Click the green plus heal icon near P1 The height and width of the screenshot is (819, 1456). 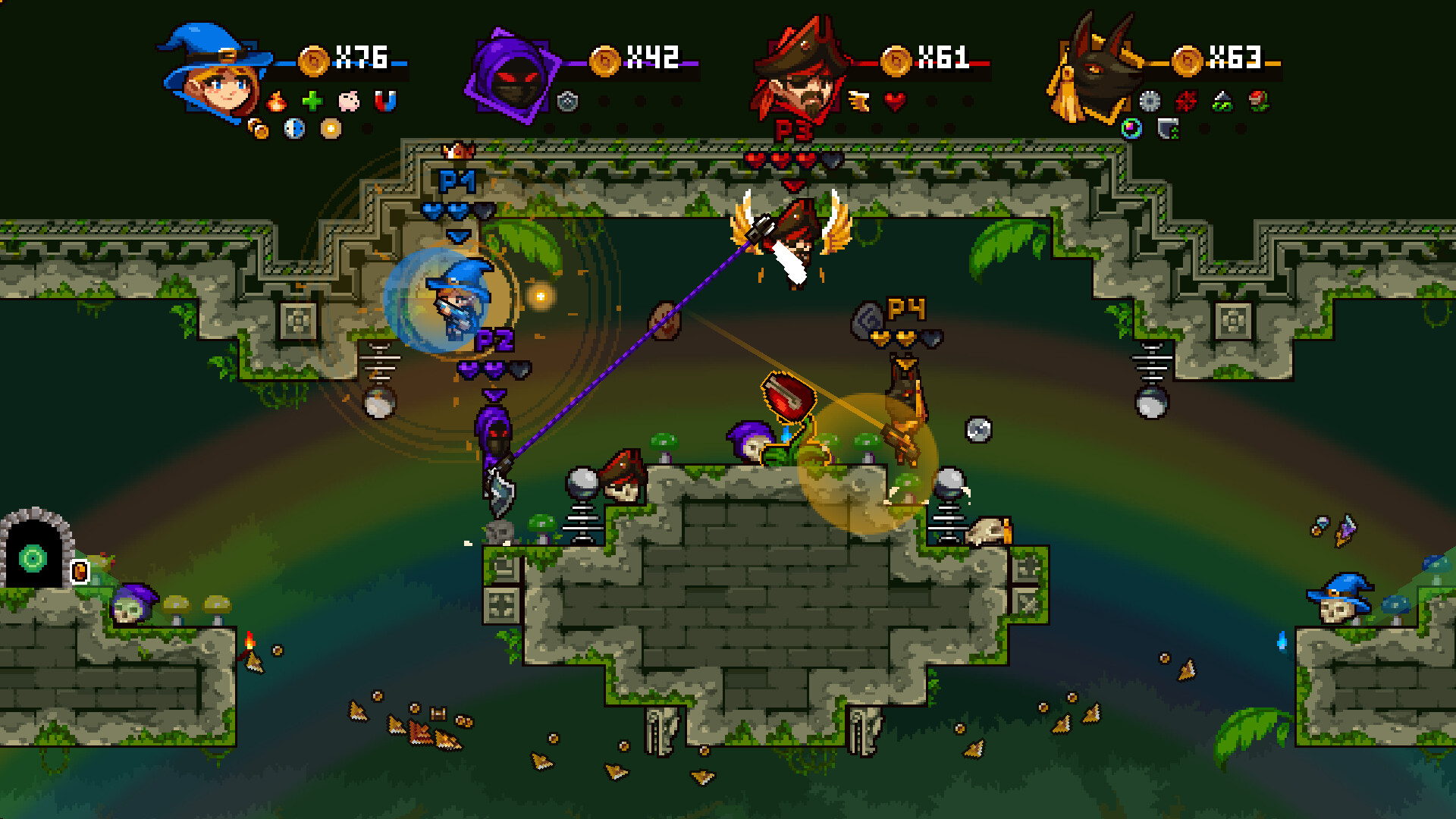click(x=312, y=101)
